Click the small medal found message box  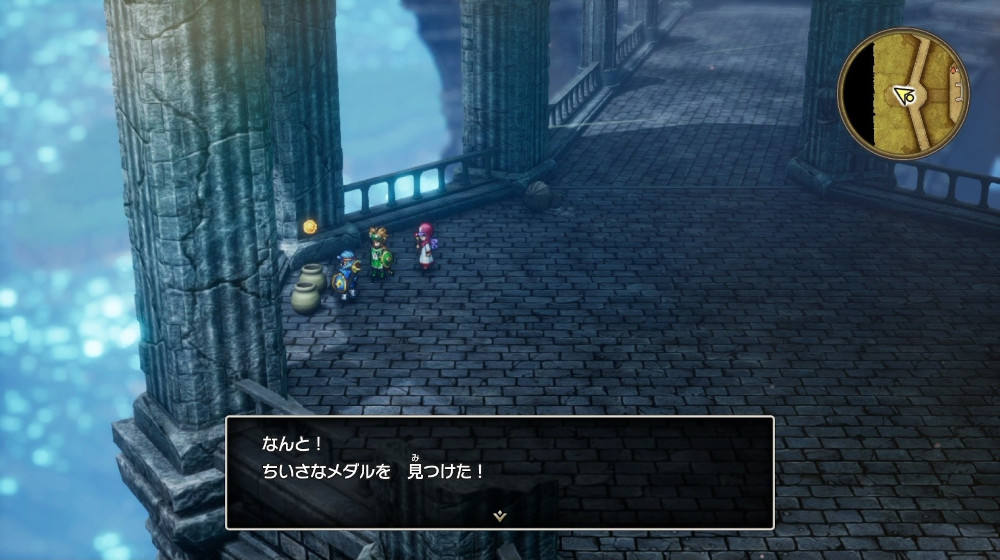[x=499, y=472]
